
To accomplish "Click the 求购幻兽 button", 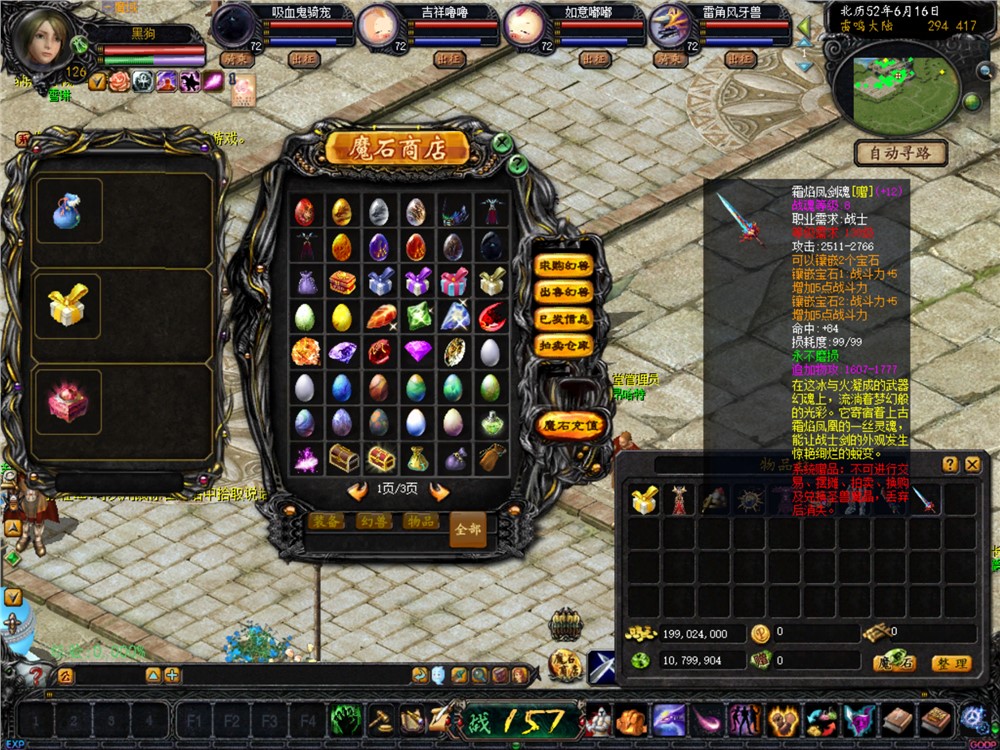I will 564,266.
